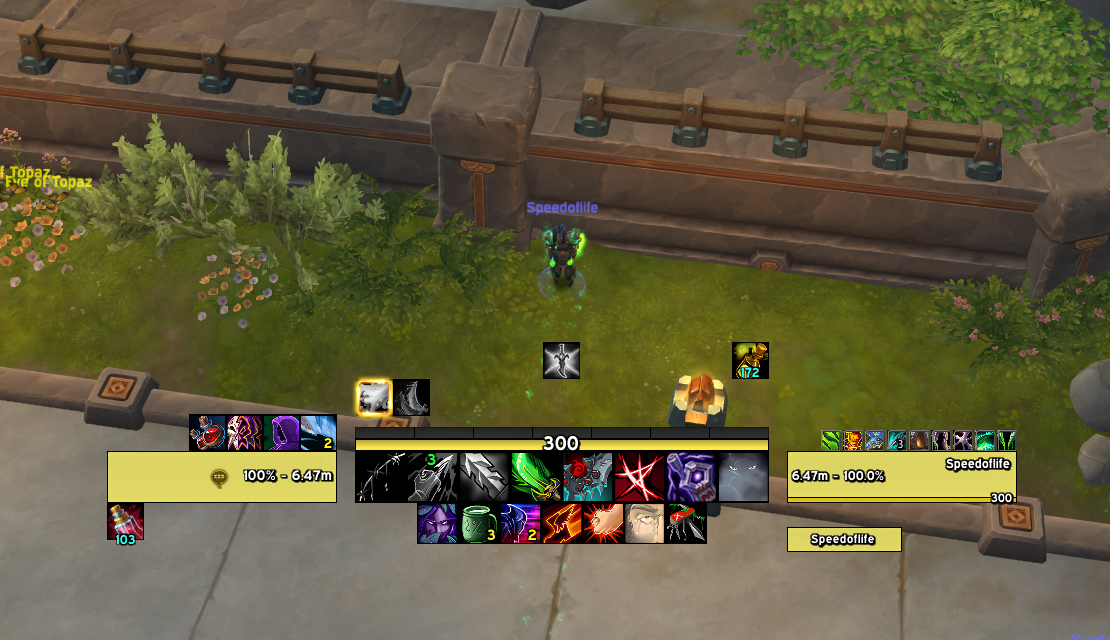Inspect the red flask buff icon
Image resolution: width=1110 pixels, height=640 pixels.
click(x=207, y=433)
